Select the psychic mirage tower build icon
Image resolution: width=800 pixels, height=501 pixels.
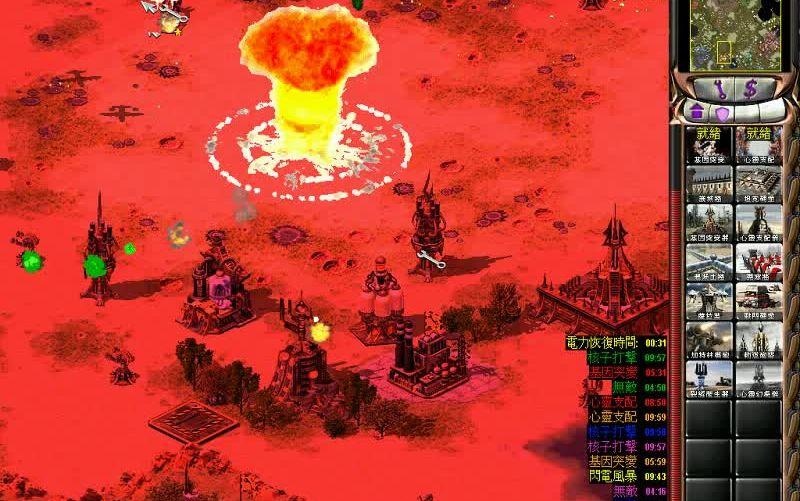click(758, 379)
